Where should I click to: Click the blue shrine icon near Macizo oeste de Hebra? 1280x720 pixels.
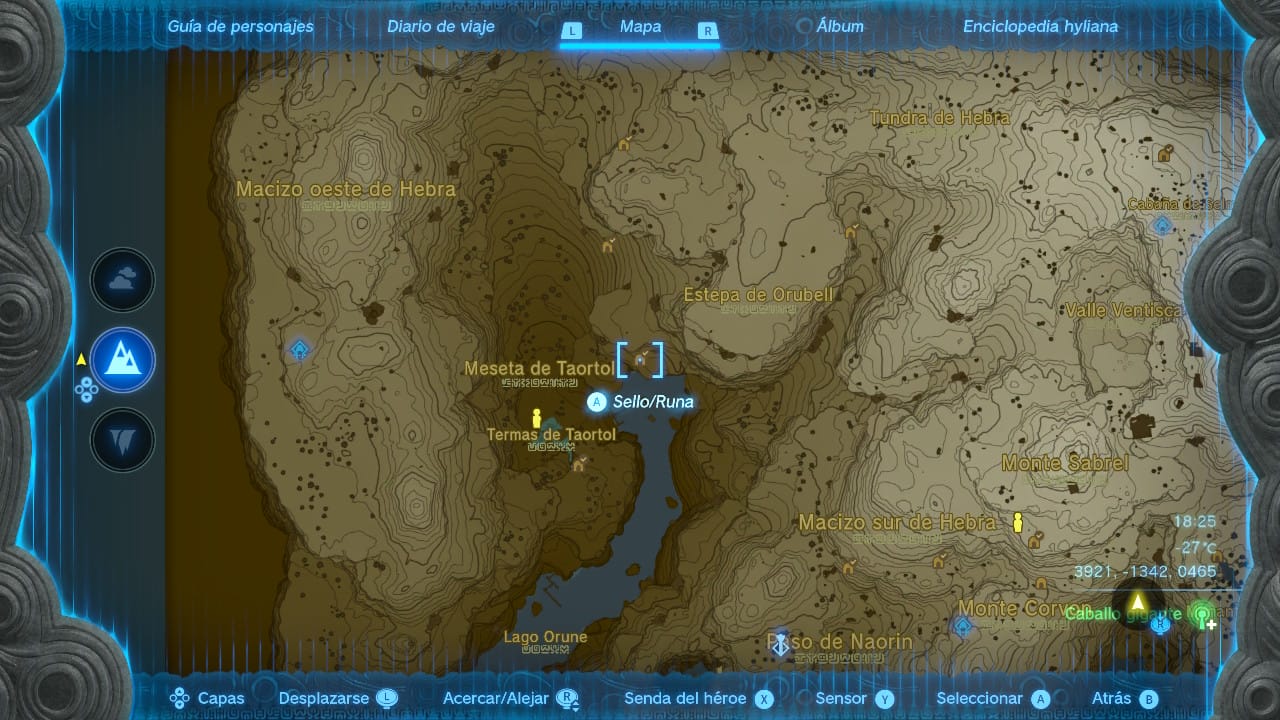point(297,349)
